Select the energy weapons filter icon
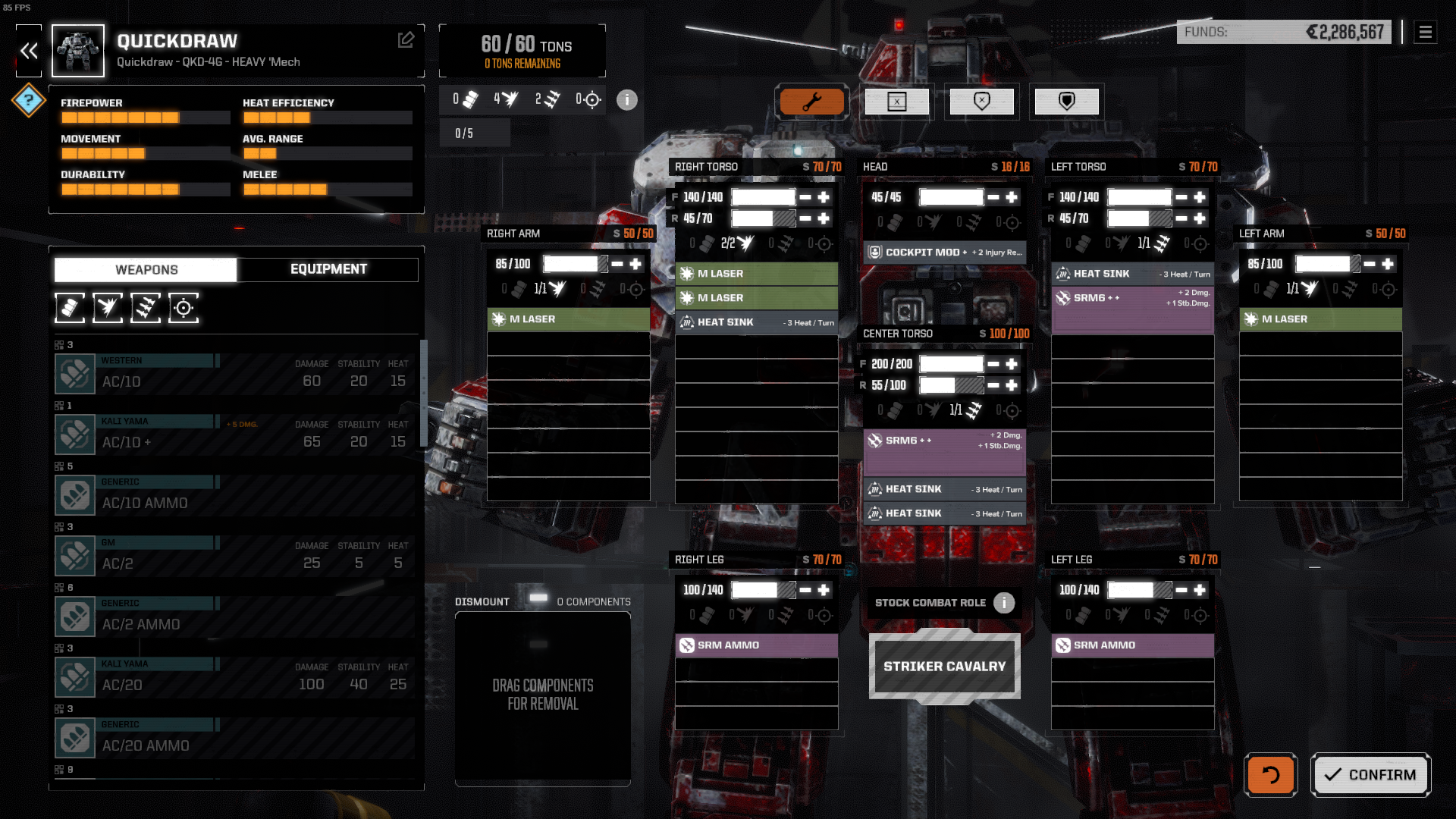 point(108,308)
